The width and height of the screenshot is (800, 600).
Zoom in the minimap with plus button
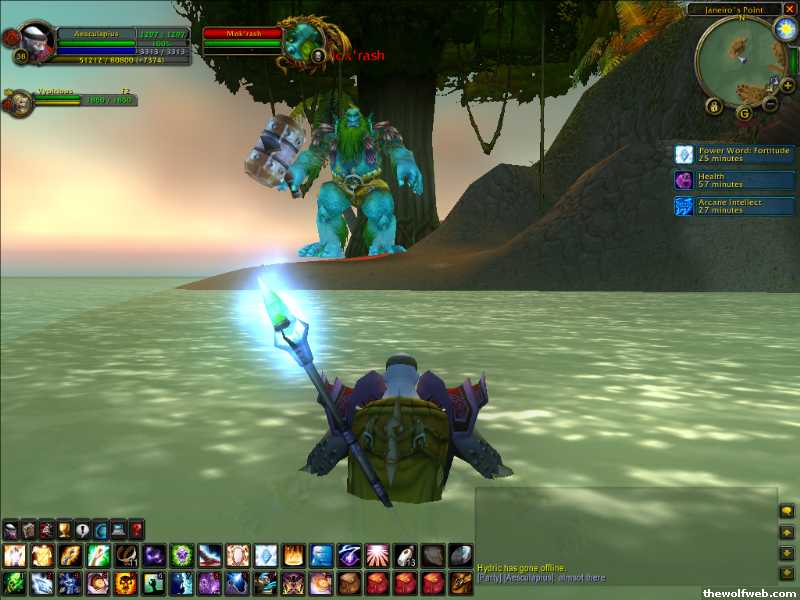tap(788, 86)
